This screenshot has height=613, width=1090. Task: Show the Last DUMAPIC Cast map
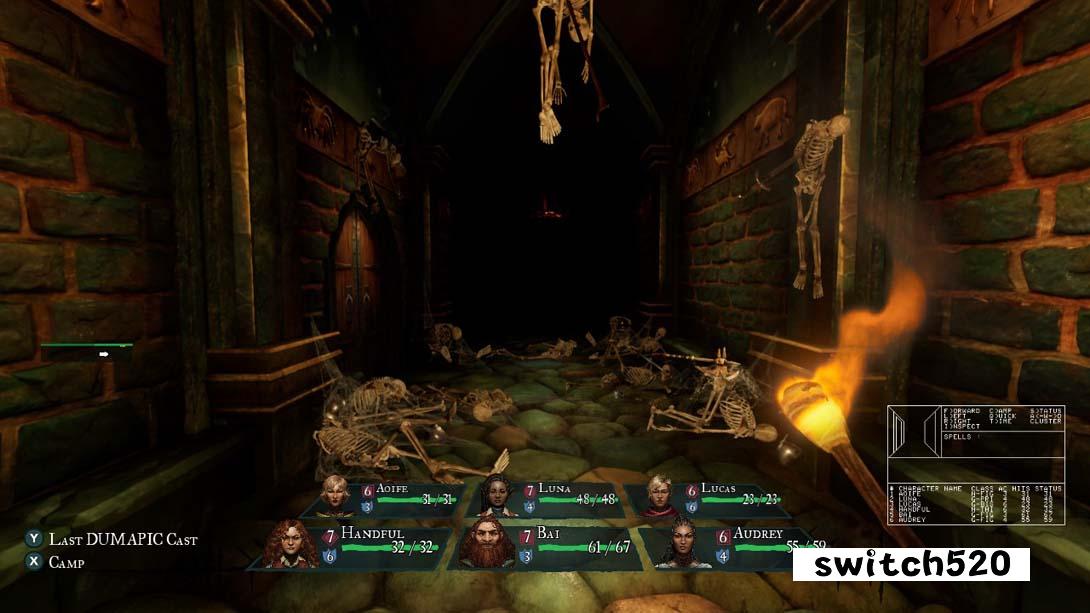tap(123, 539)
